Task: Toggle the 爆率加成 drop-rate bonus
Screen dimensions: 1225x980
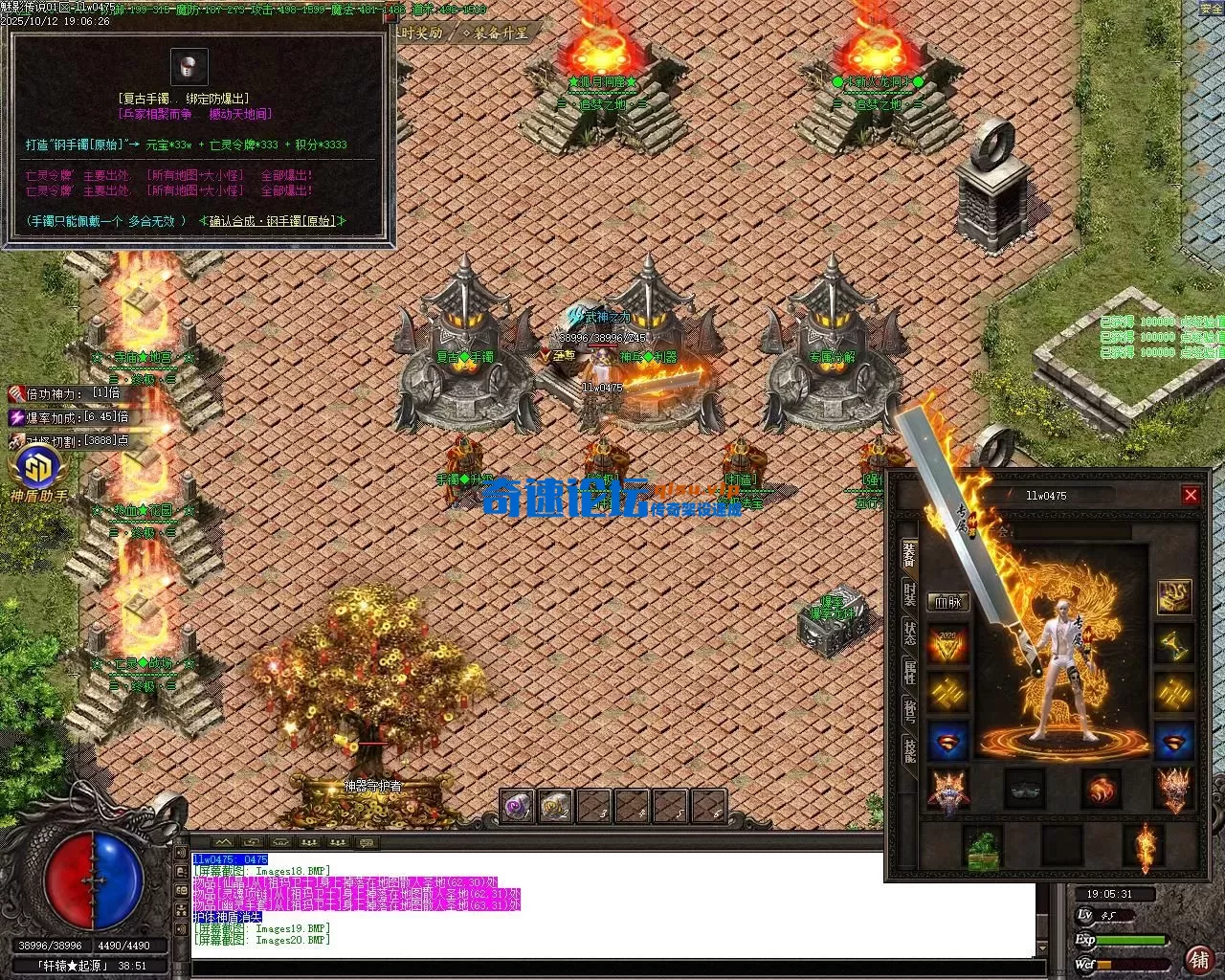Action: click(x=17, y=418)
